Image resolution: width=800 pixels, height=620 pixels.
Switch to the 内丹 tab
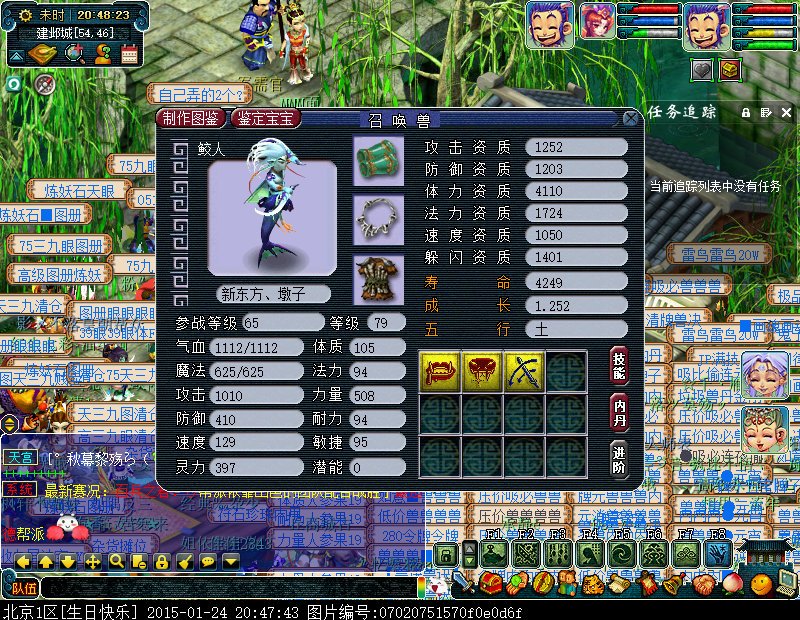tap(619, 412)
